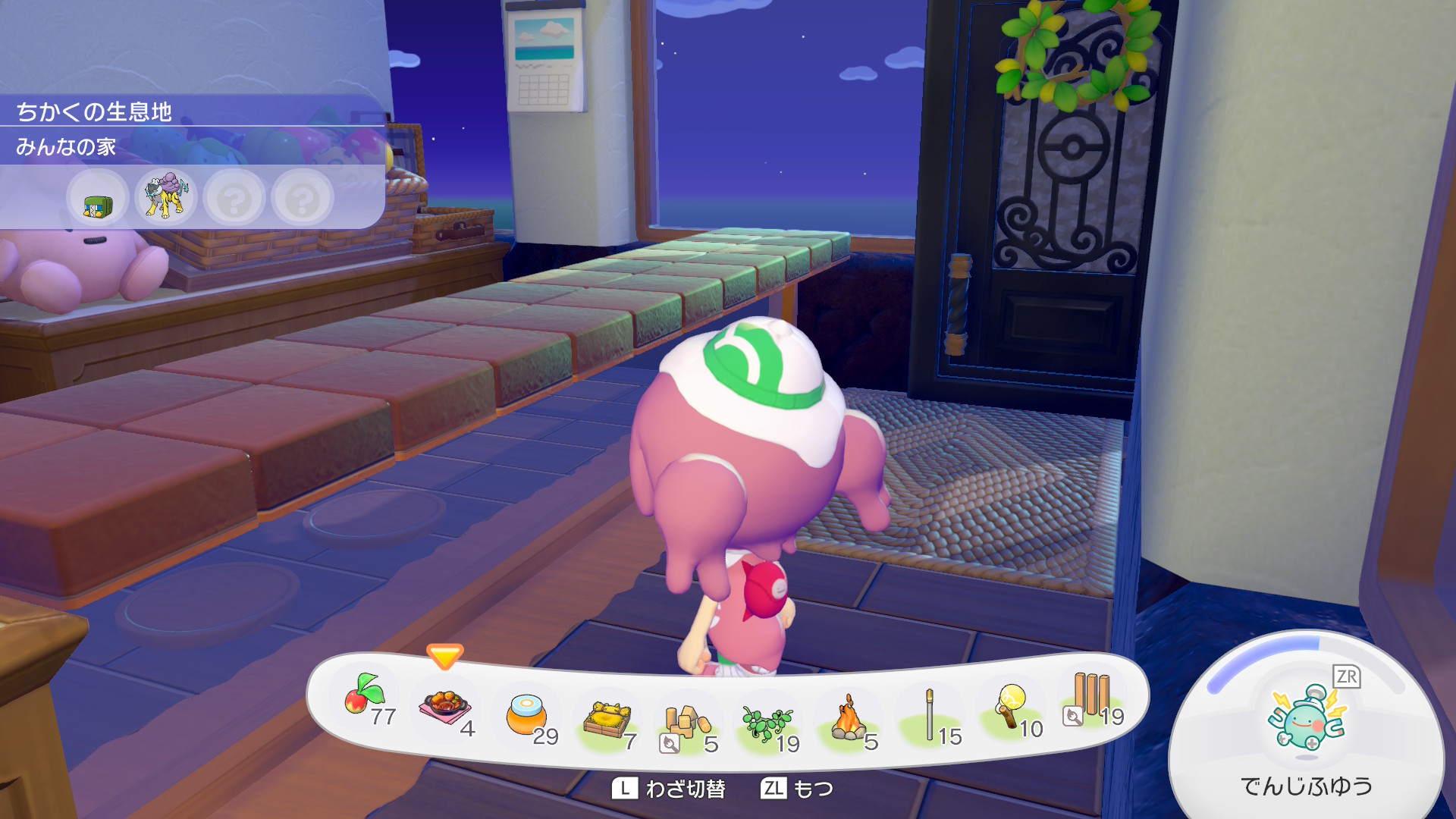
Task: Click the Charjabug habitat icon
Action: tap(97, 200)
